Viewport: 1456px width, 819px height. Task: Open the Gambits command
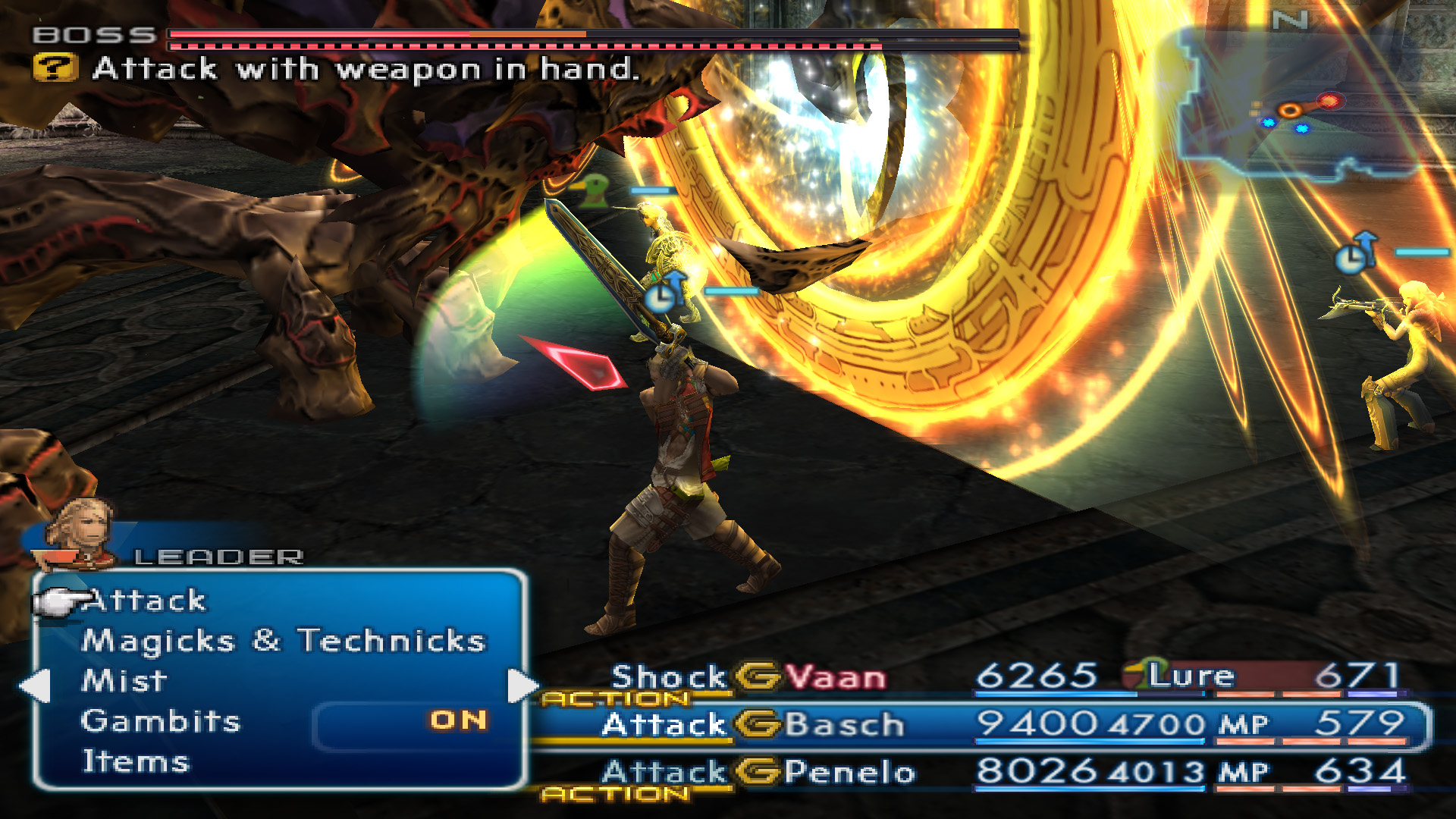point(160,721)
